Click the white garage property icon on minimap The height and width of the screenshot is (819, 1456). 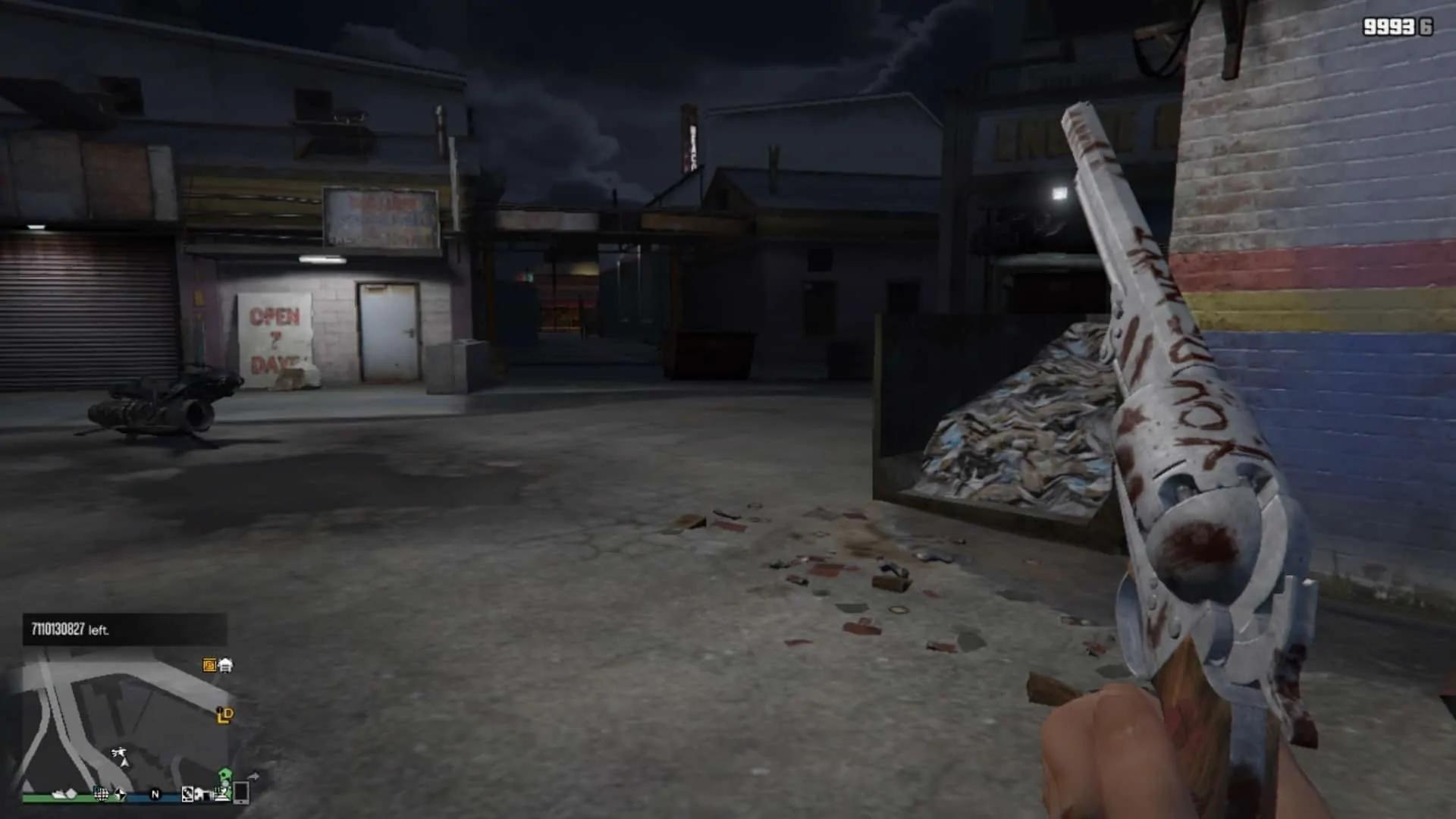225,666
